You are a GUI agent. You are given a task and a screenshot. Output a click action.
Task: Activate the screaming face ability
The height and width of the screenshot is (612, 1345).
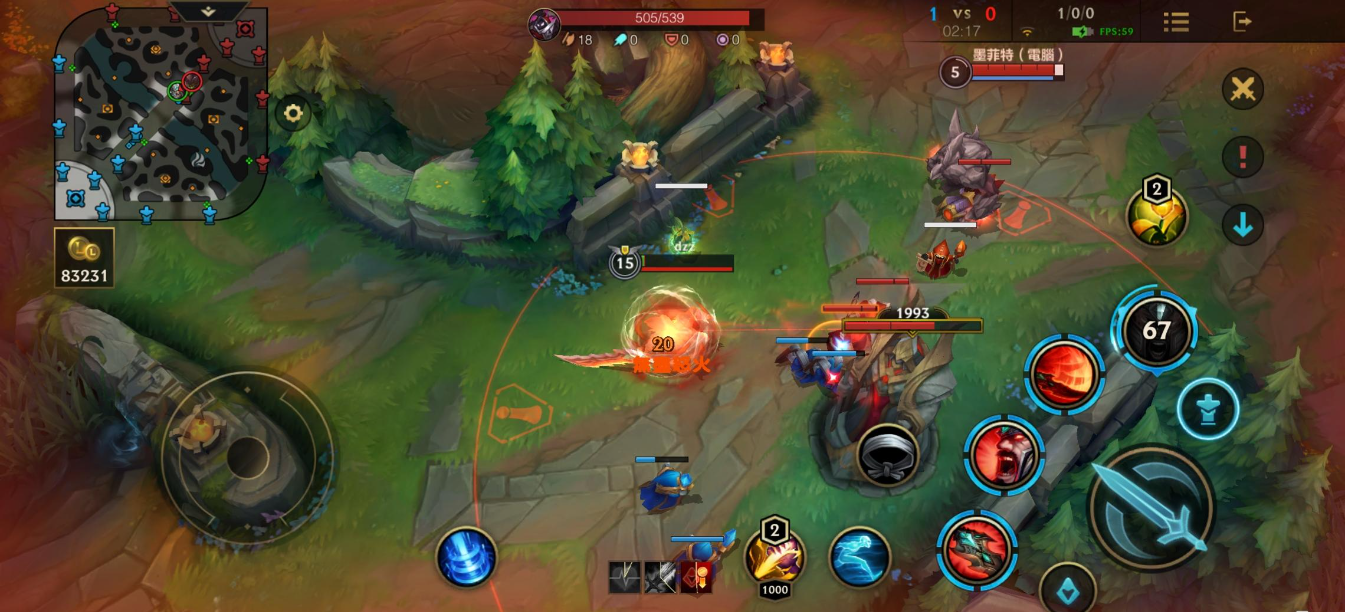[1003, 455]
